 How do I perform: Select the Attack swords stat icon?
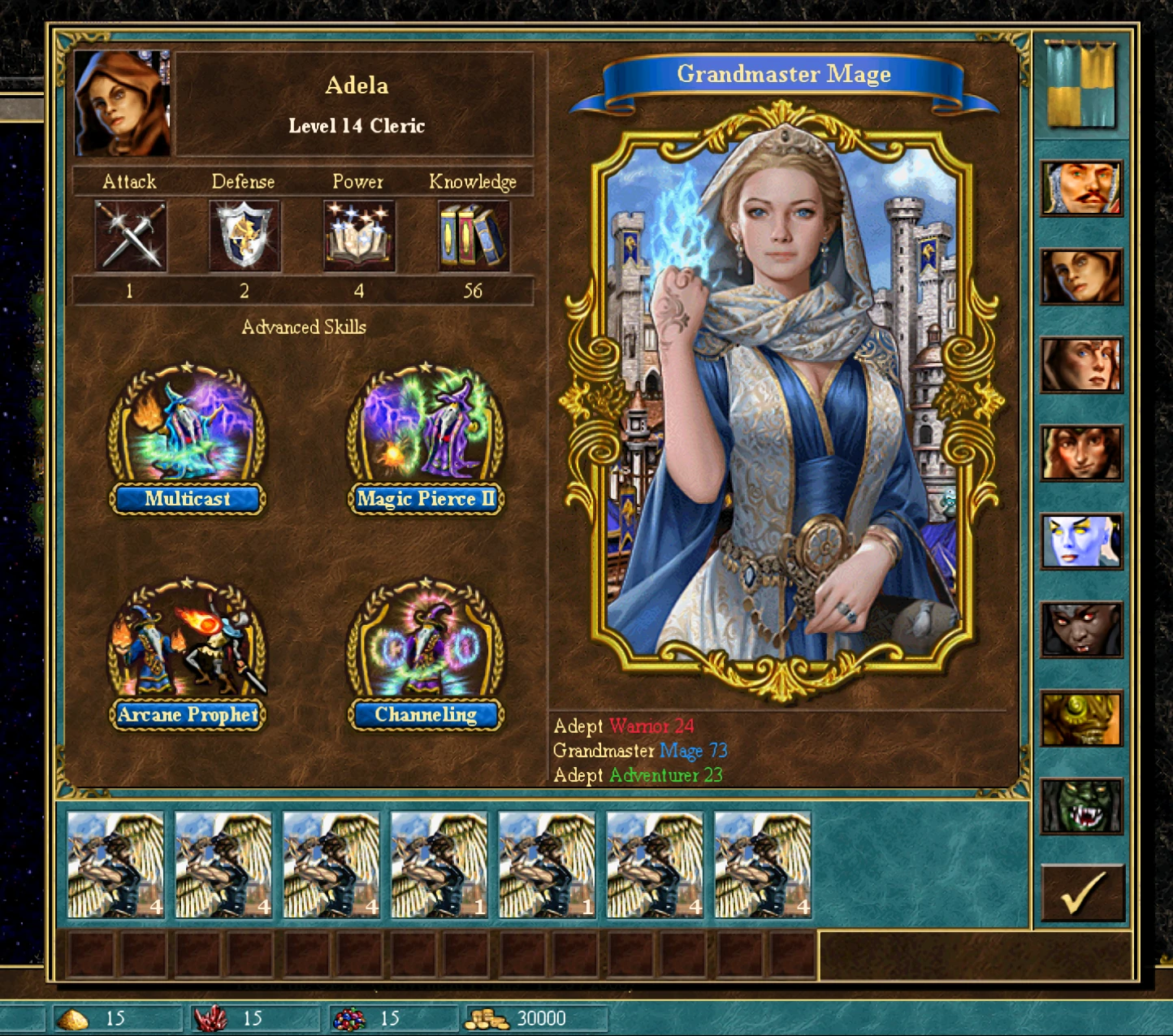(130, 236)
